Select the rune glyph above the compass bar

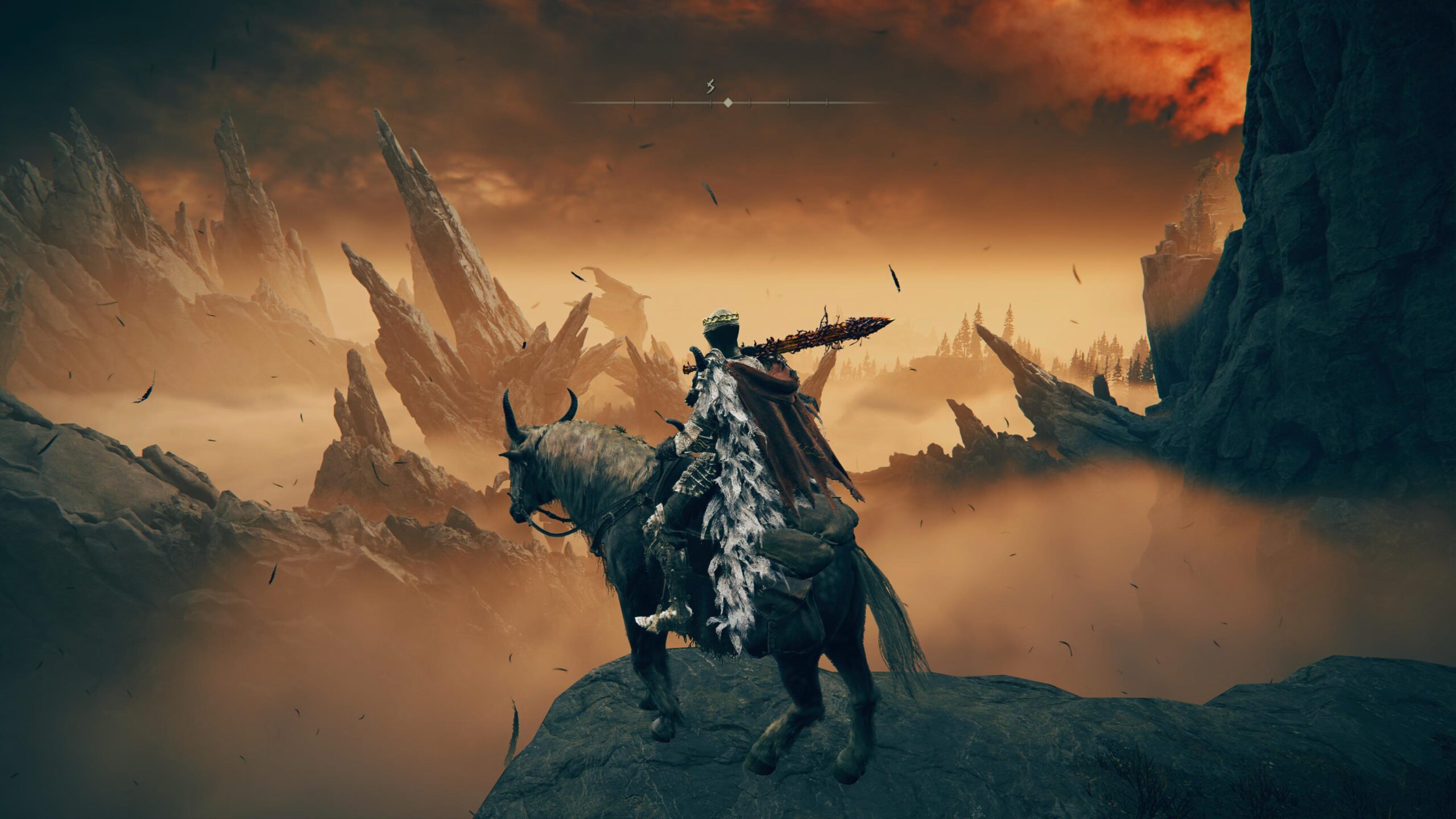point(709,87)
